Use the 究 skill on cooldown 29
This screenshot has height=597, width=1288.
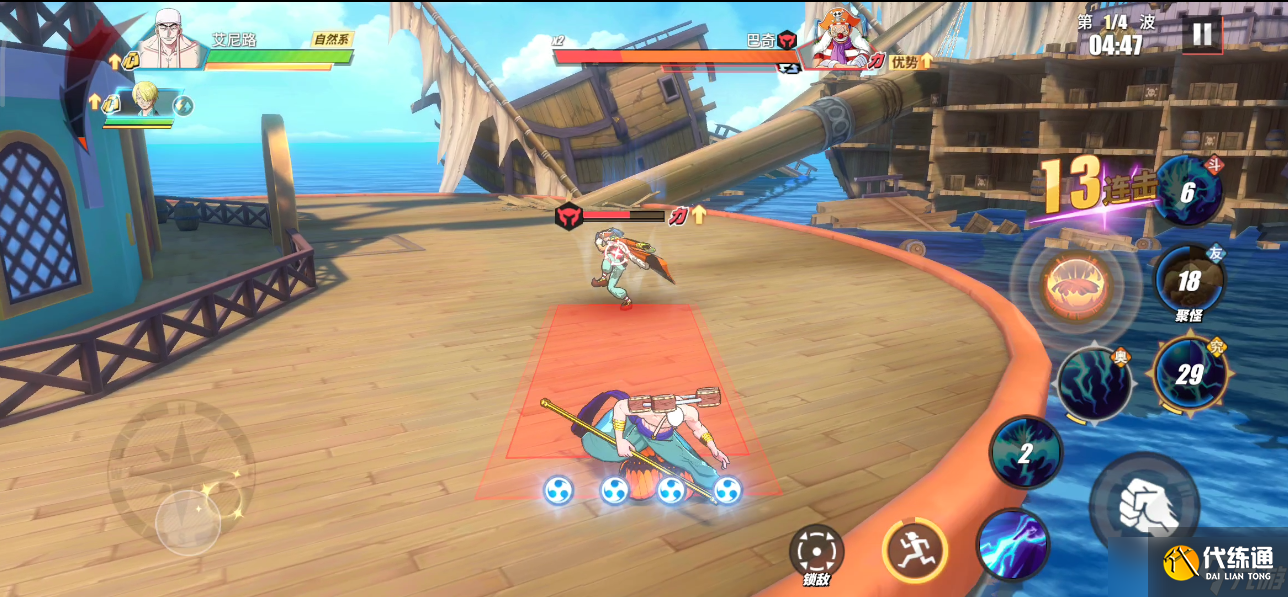point(1189,374)
